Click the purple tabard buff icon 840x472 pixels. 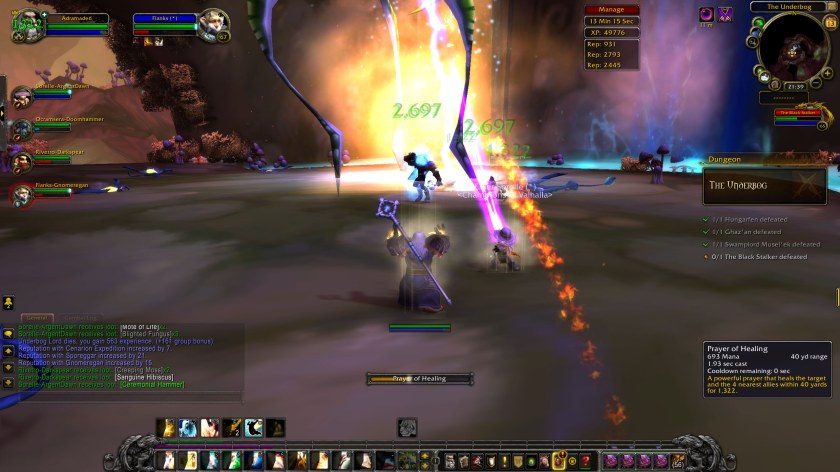725,13
